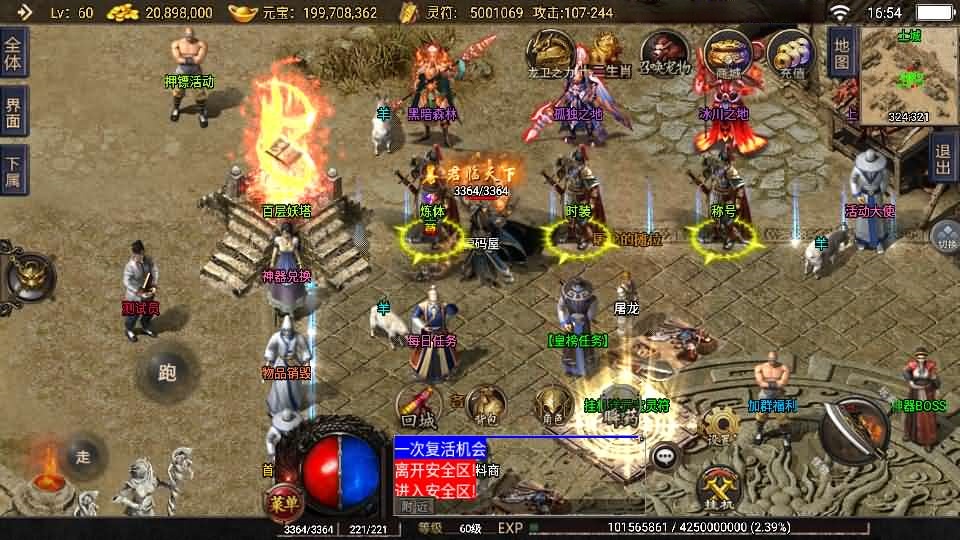Open the 背包 backpack icon
The width and height of the screenshot is (960, 540).
pyautogui.click(x=487, y=404)
